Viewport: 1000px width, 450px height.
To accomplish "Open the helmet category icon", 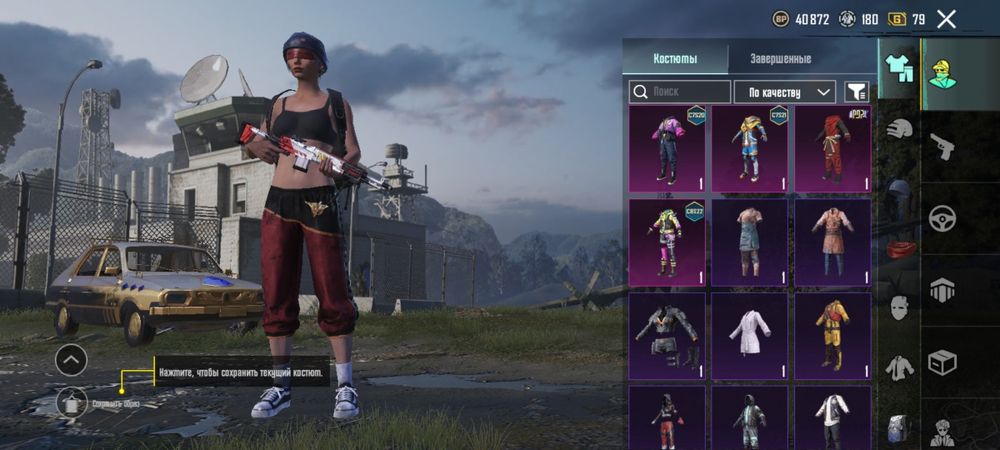I will [900, 129].
